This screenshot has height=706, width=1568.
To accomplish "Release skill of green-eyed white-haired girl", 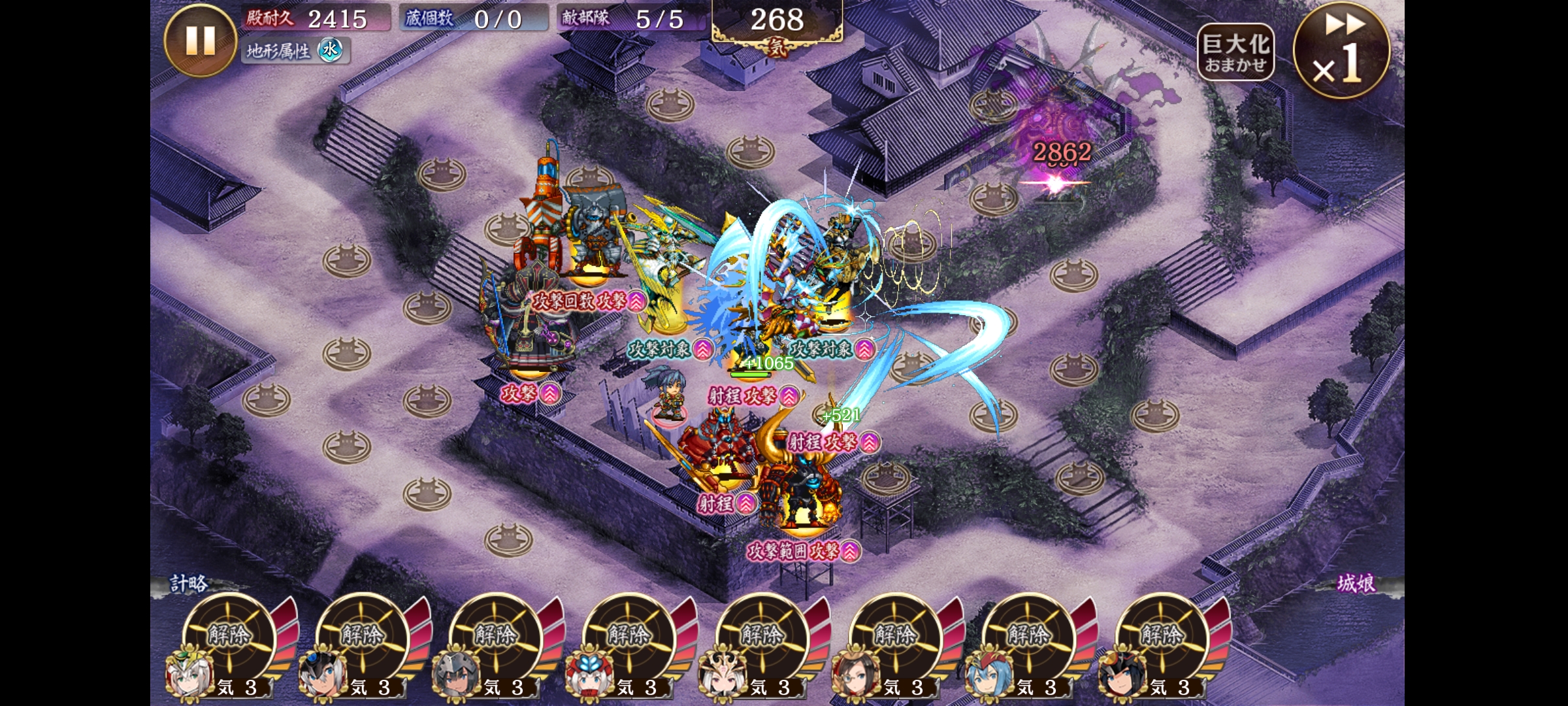I will [229, 635].
